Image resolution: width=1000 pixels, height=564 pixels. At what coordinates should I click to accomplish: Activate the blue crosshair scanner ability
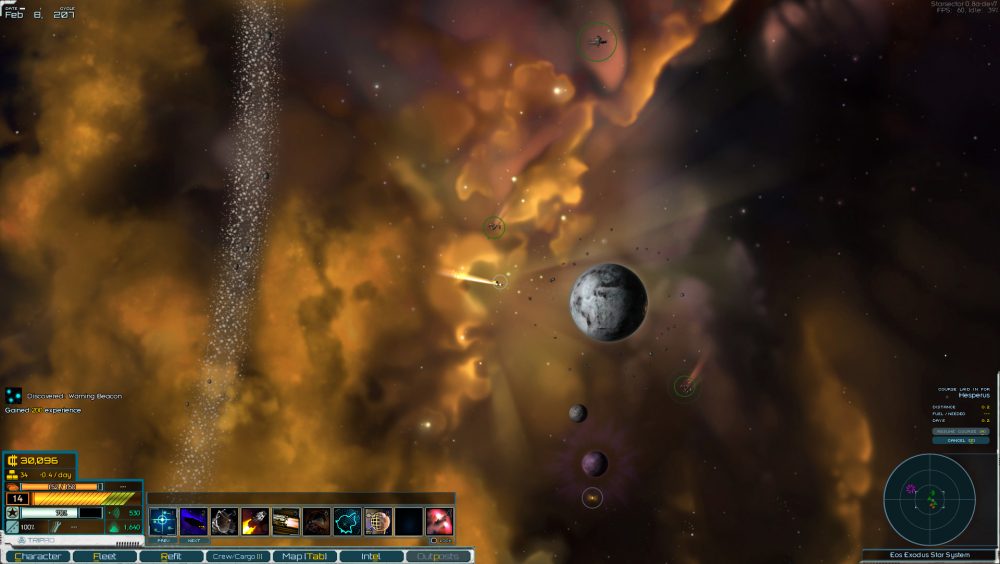(163, 521)
